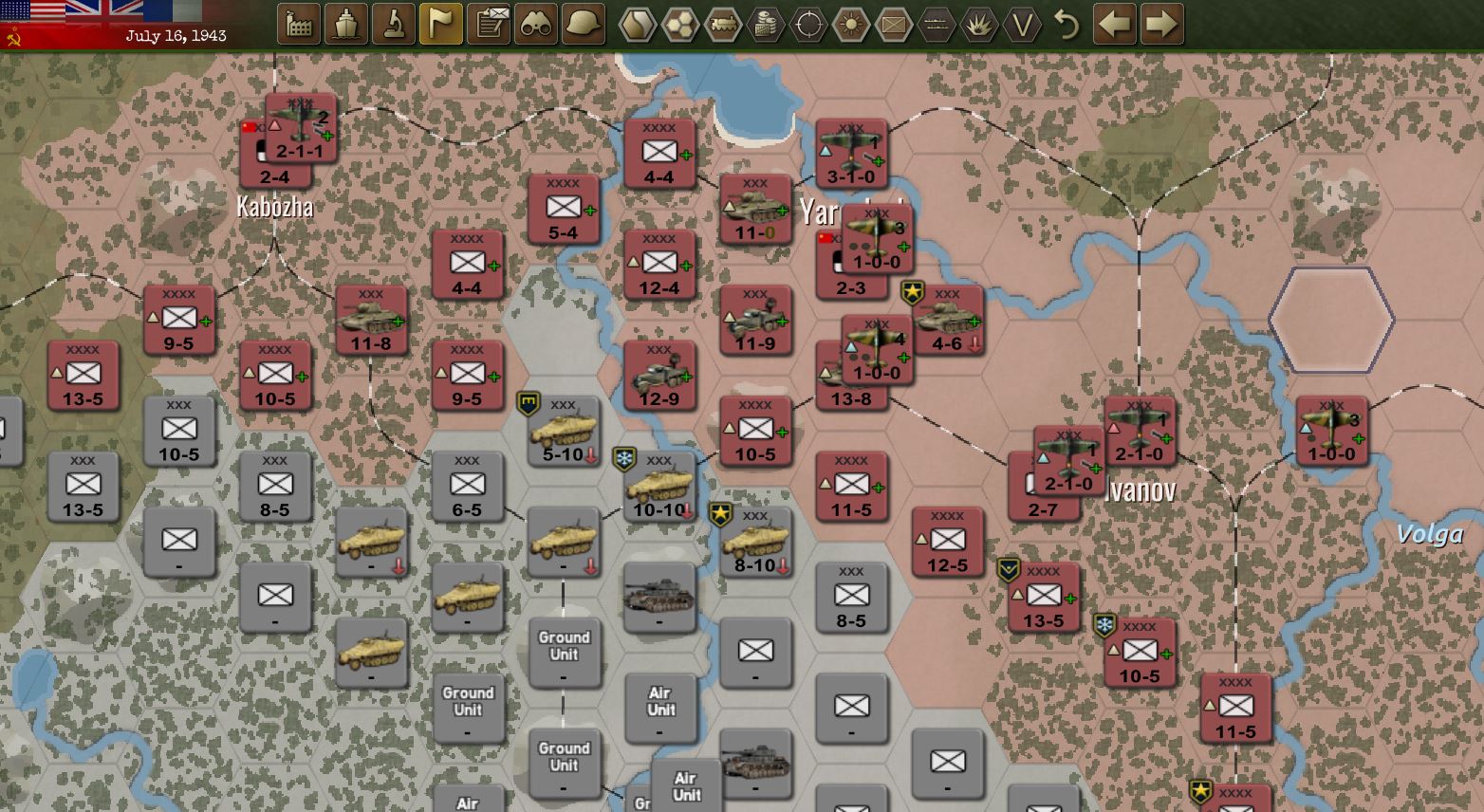Toggle the terrain hexagon map filter
The height and width of the screenshot is (812, 1484).
[638, 25]
